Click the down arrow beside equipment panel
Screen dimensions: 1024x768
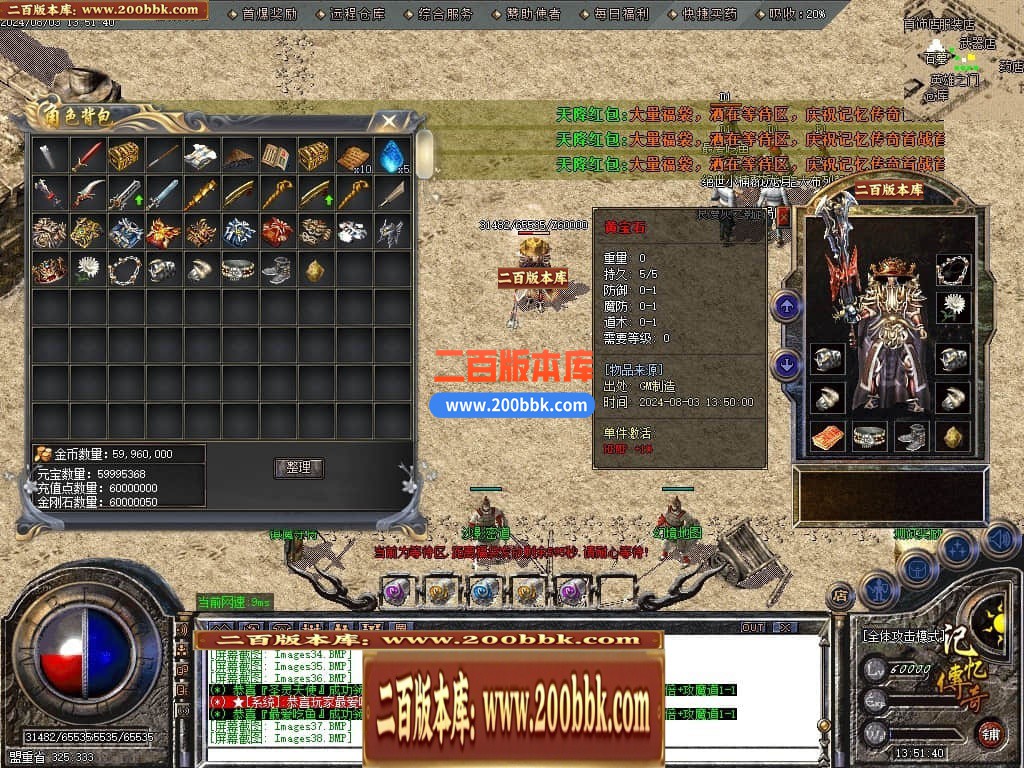click(787, 365)
